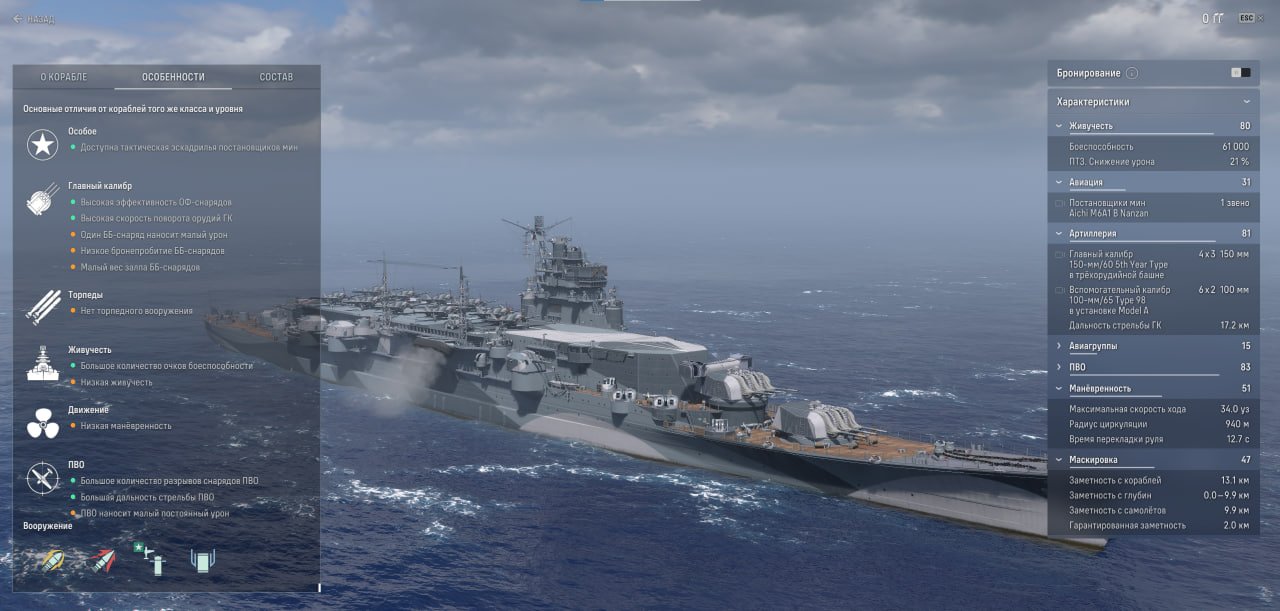The image size is (1280, 611).
Task: Go back using the Назад button
Action: click(34, 19)
